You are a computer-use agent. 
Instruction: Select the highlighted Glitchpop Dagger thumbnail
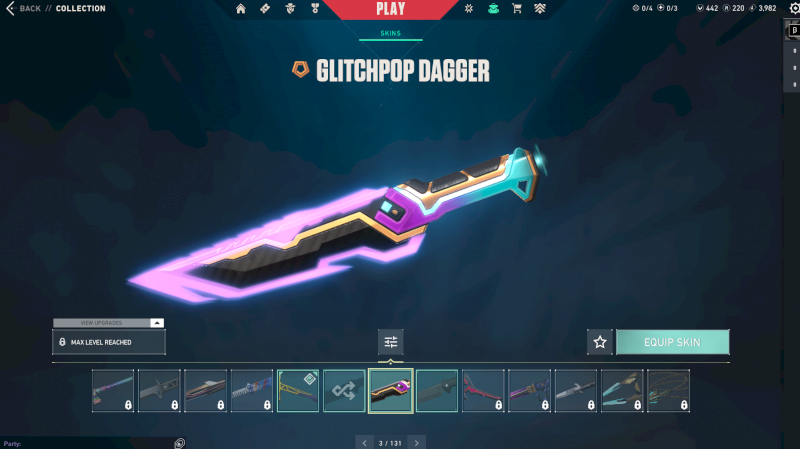391,390
